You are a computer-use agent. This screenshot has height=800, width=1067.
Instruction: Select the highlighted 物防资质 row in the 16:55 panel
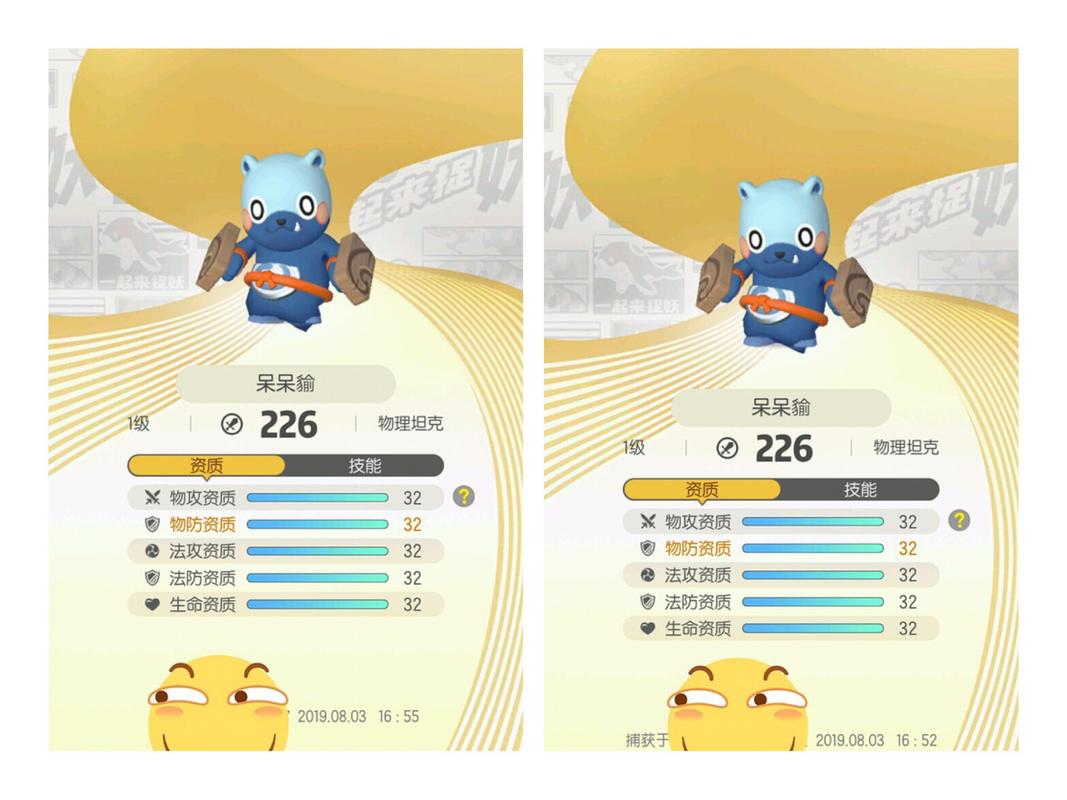click(x=285, y=524)
